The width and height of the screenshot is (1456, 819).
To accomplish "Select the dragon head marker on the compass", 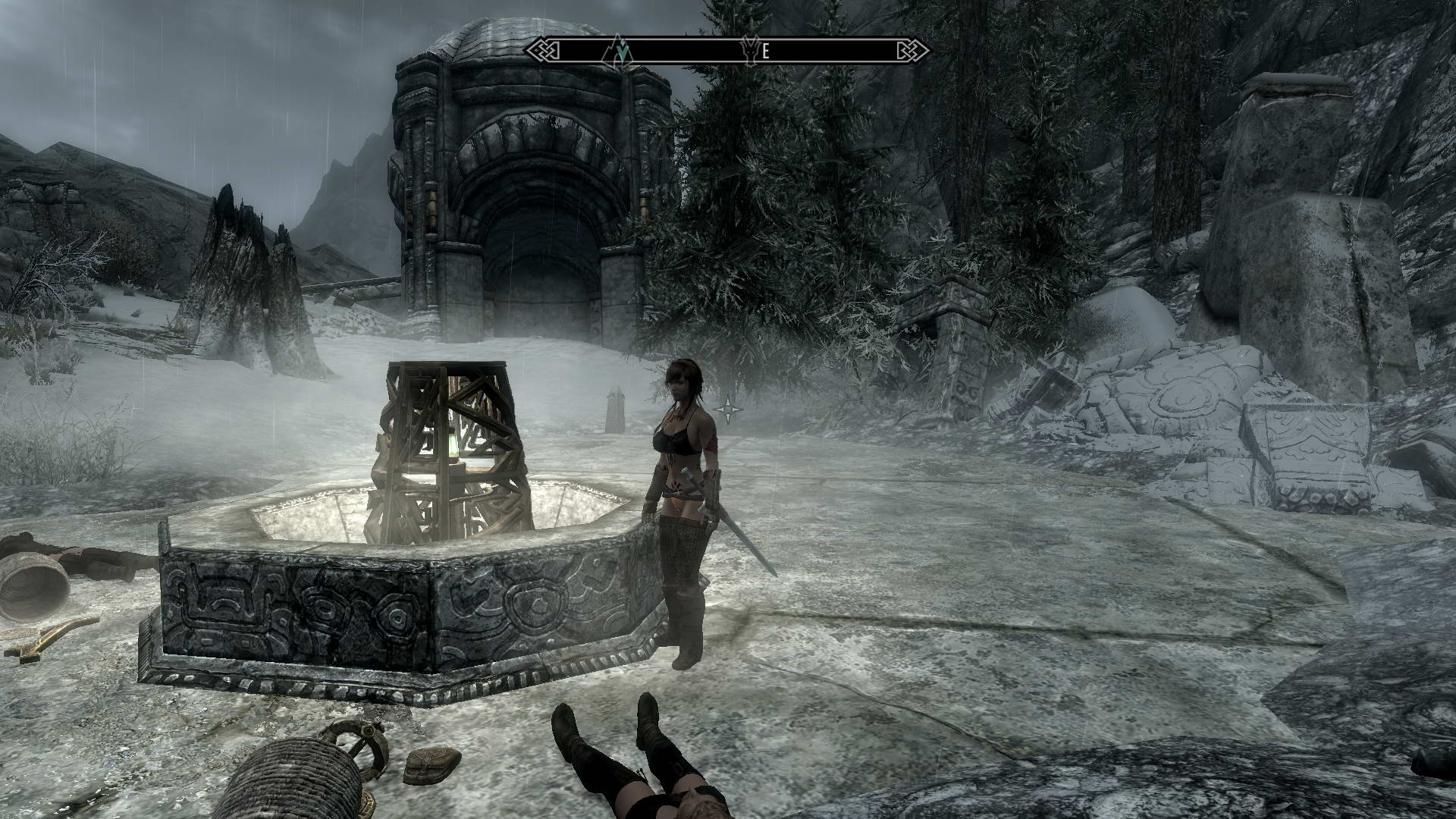I will tap(751, 51).
